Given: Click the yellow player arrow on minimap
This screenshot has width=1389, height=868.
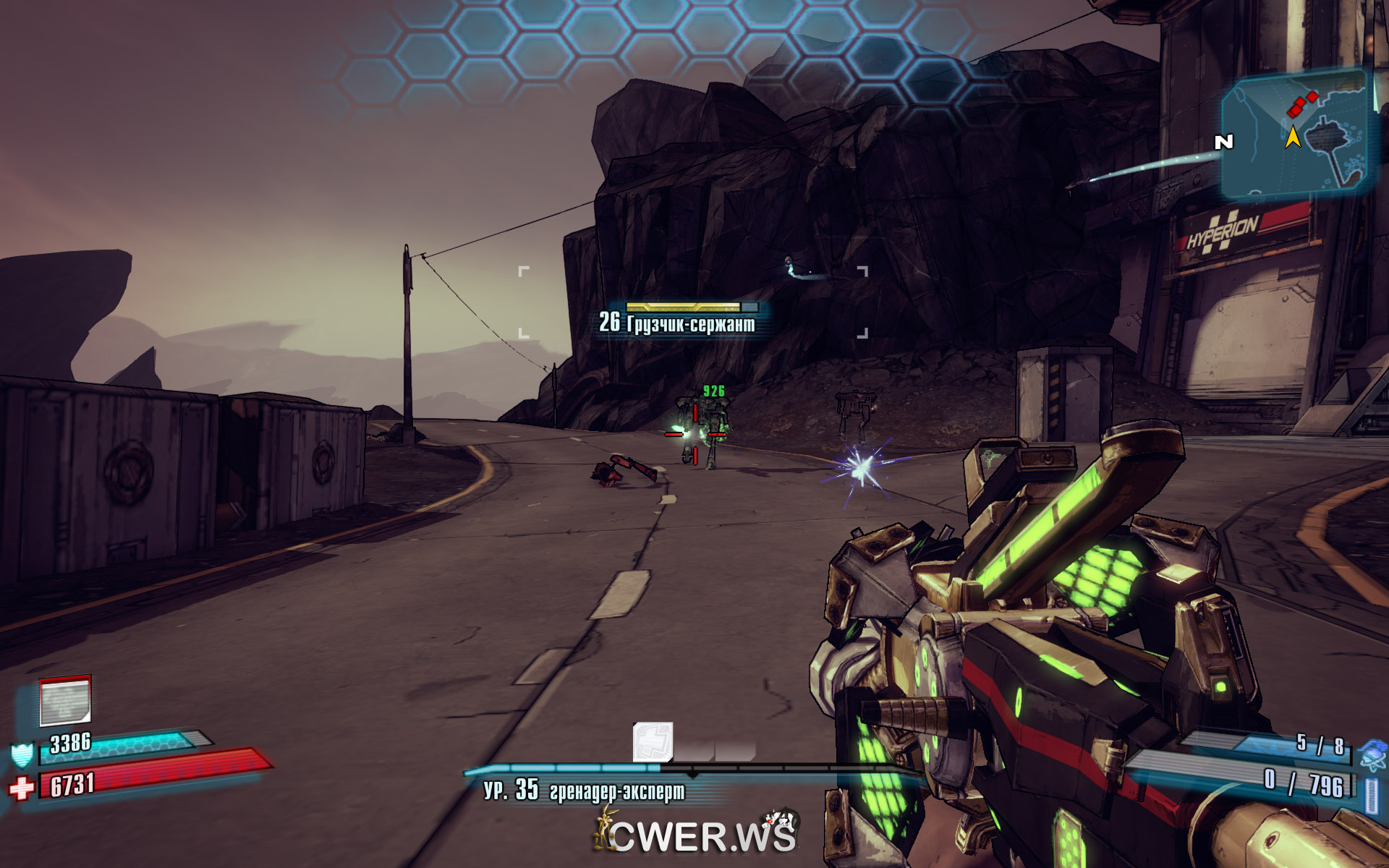Looking at the screenshot, I should pos(1292,136).
